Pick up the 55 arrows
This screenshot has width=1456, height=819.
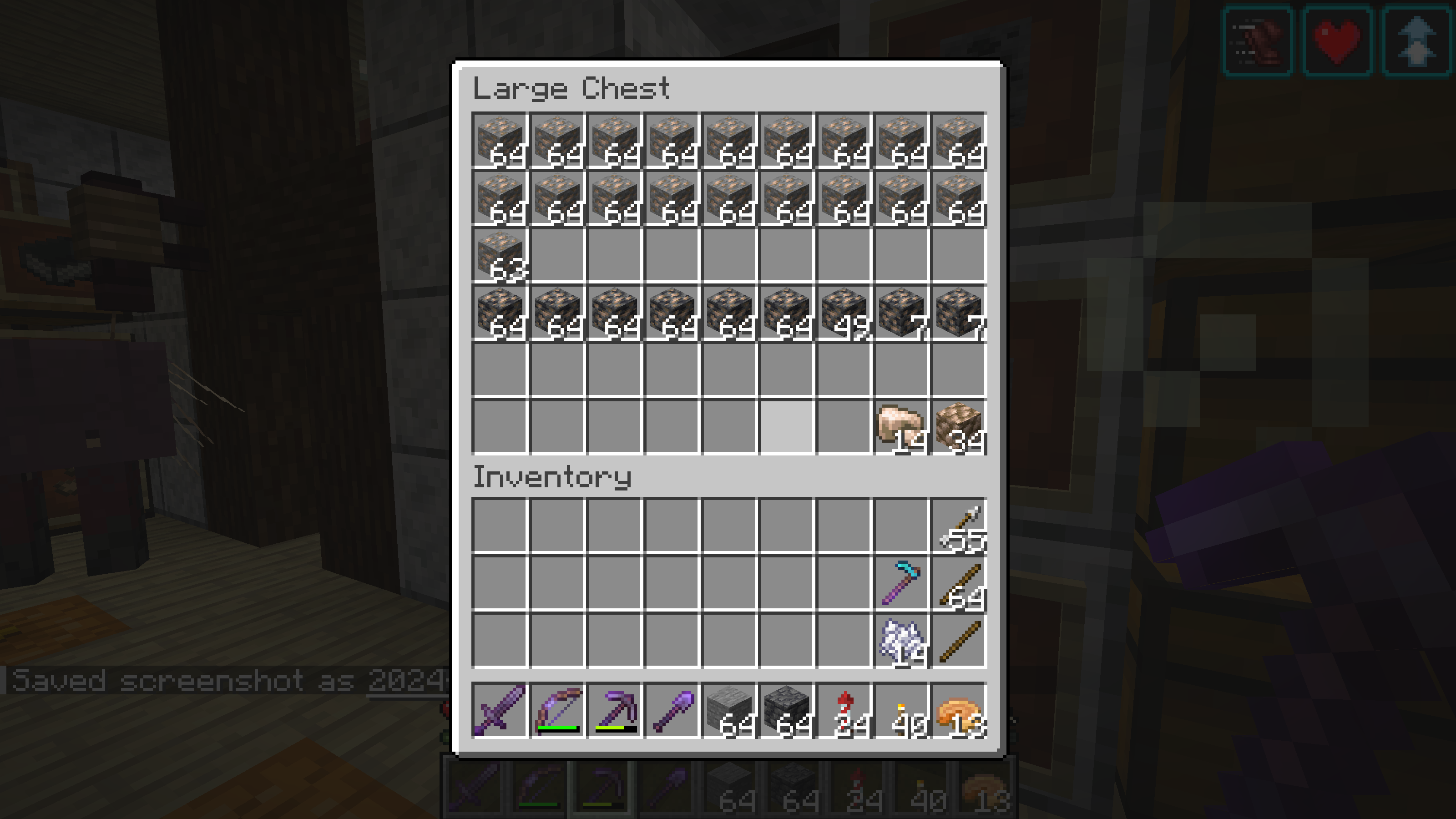coord(959,526)
